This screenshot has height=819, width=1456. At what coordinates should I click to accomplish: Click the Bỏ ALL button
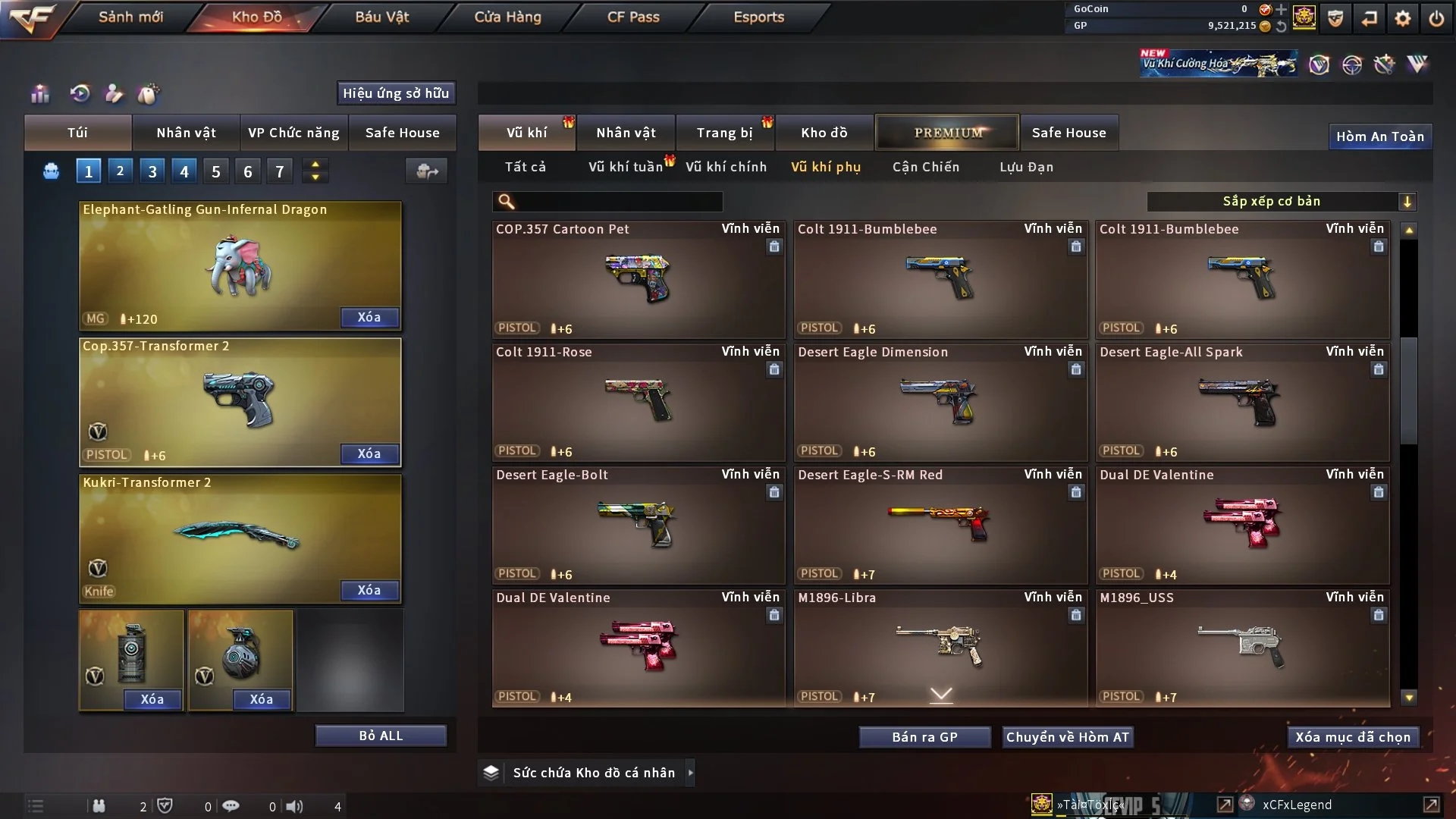tap(381, 736)
